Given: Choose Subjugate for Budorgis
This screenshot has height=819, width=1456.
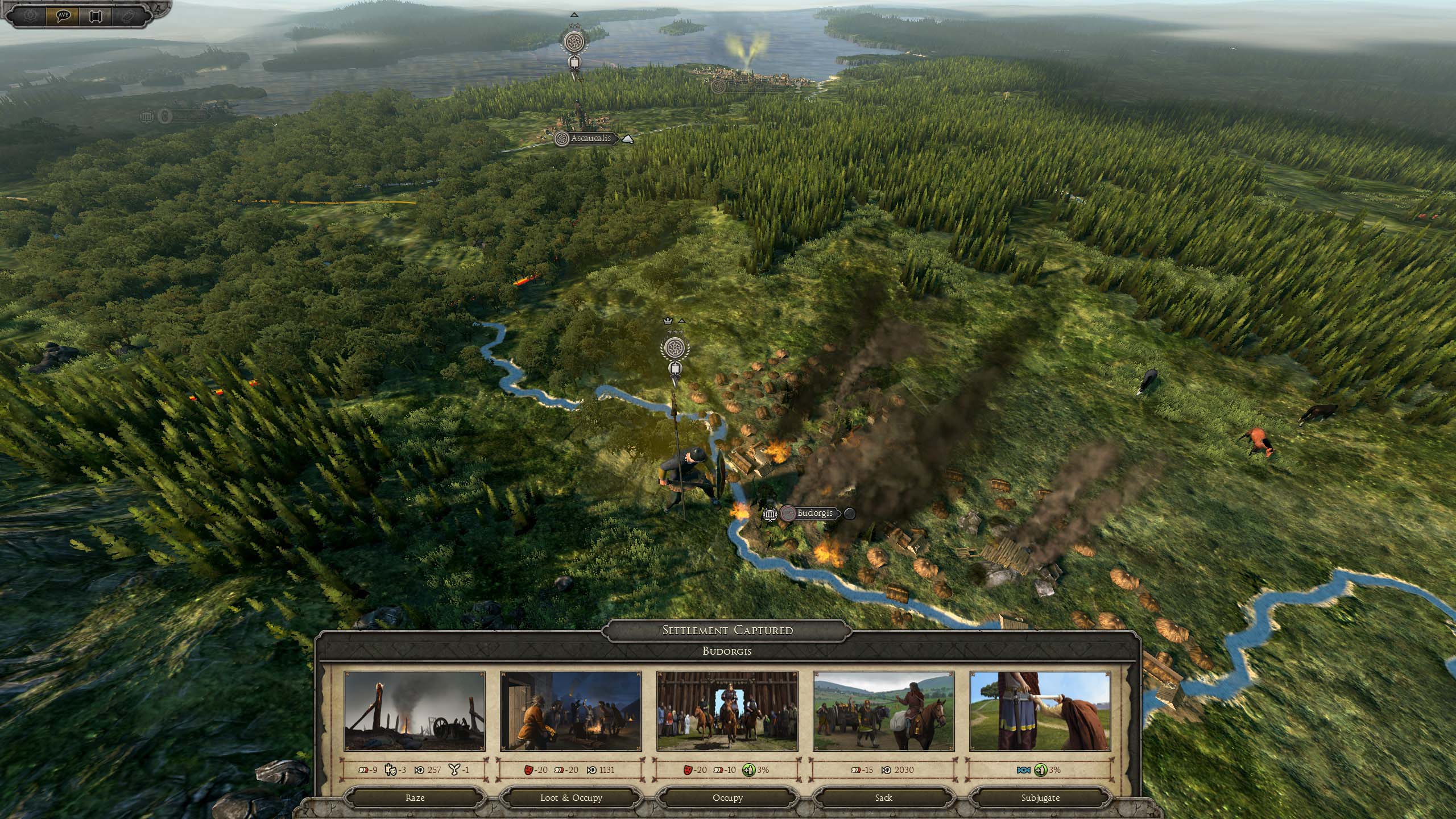Looking at the screenshot, I should coord(1040,797).
